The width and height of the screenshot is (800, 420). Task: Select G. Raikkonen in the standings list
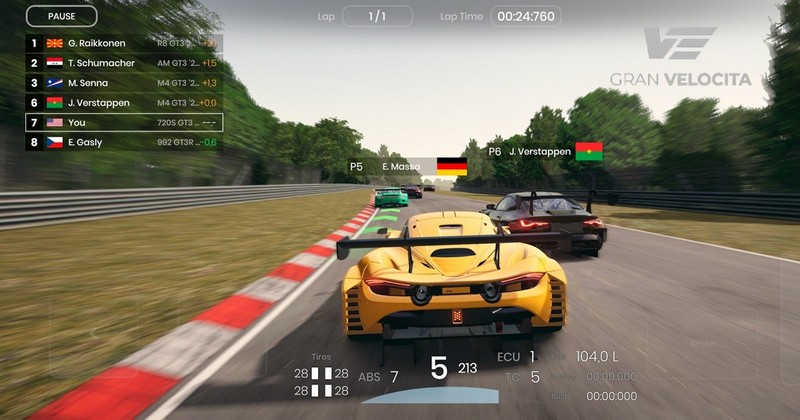click(124, 44)
